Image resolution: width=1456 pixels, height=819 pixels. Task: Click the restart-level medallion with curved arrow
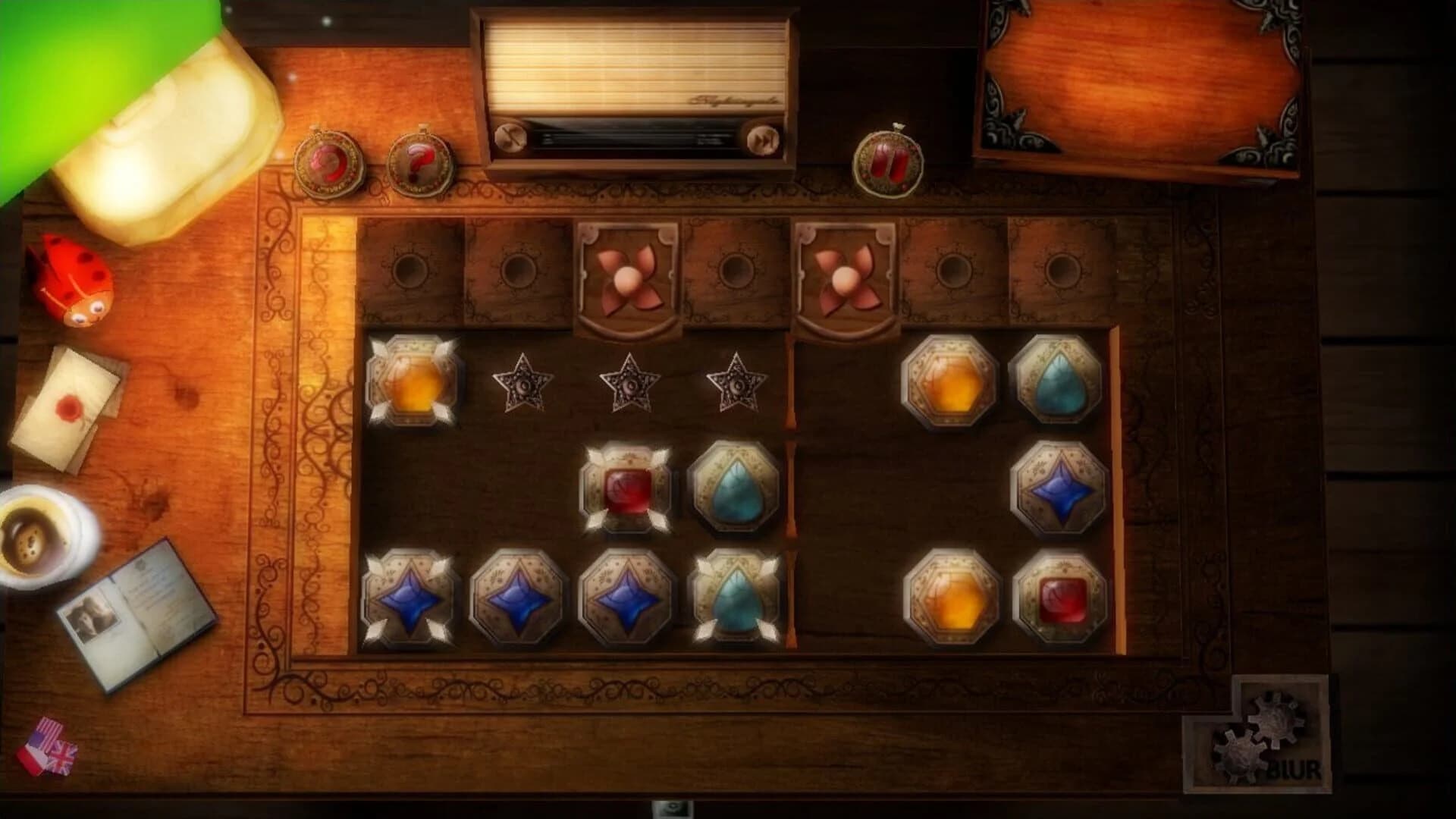pos(328,162)
